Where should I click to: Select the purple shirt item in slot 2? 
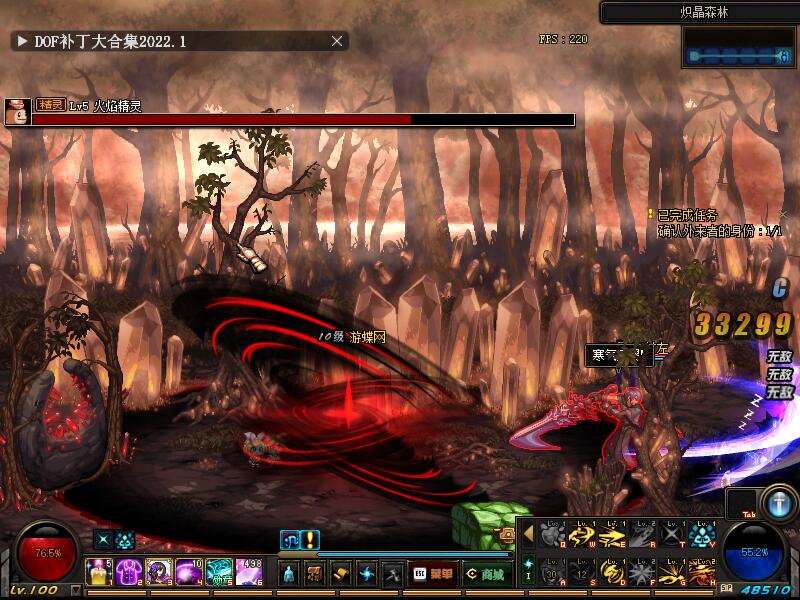click(128, 572)
